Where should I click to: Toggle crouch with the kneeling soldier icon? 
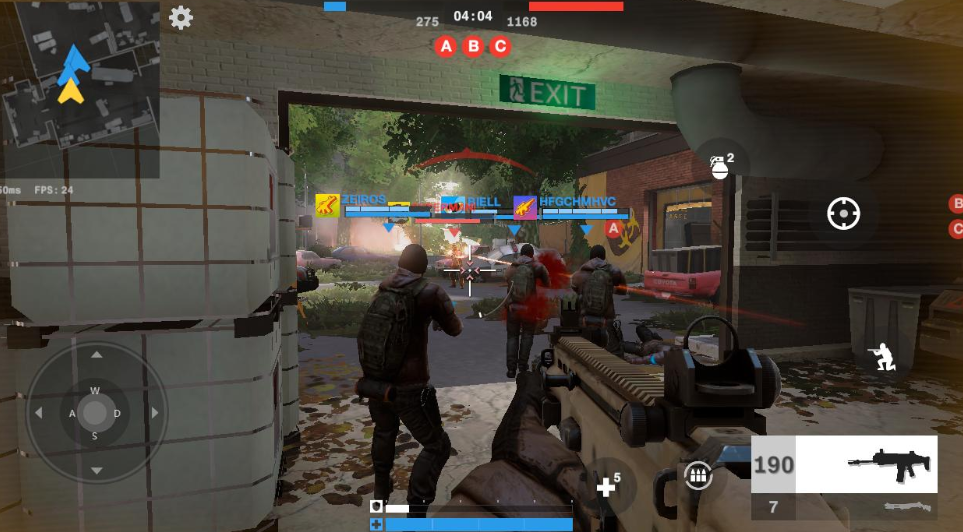click(882, 356)
